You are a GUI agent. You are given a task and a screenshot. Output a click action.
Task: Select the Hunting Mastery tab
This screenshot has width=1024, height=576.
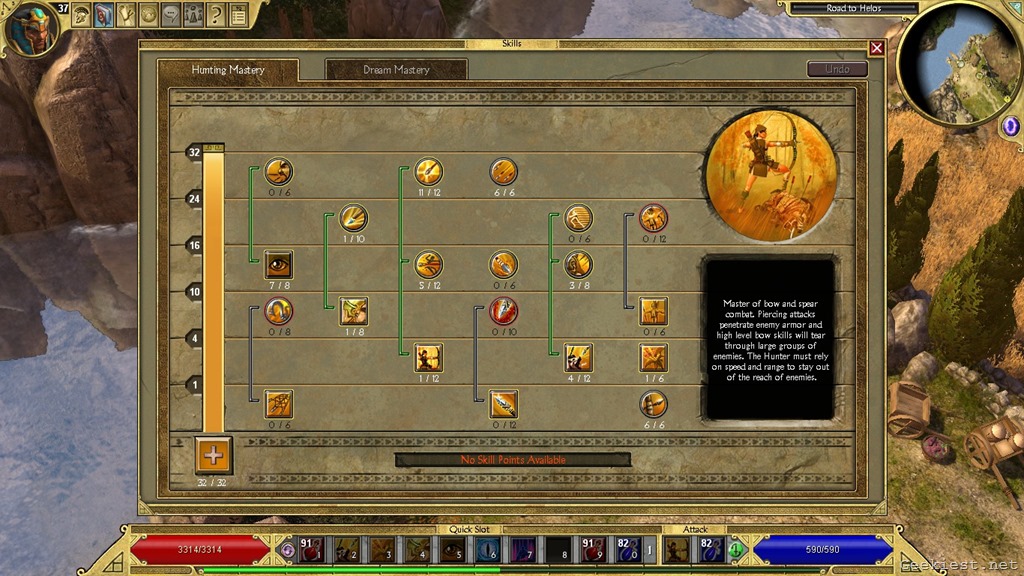[228, 70]
